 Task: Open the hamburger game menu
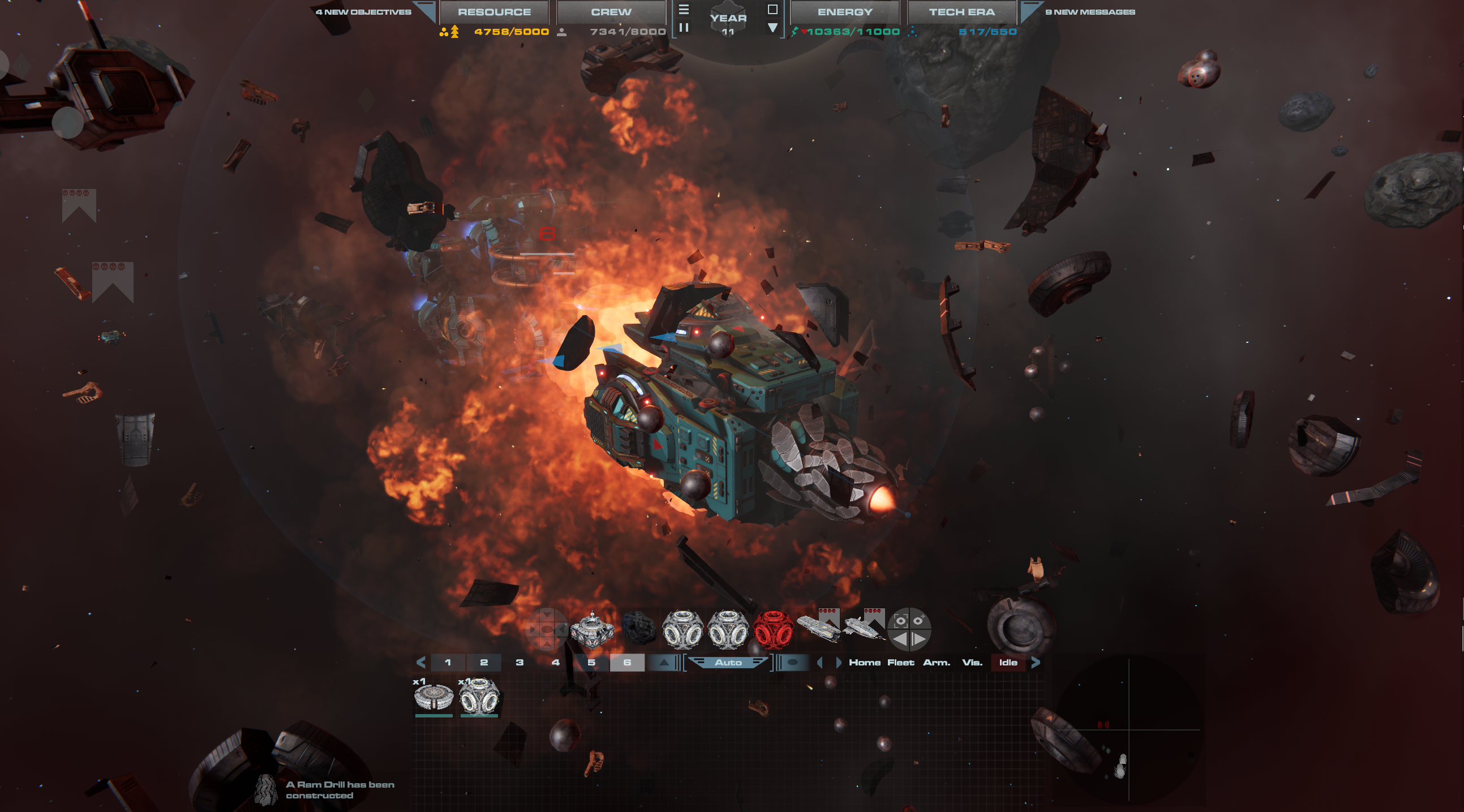tap(684, 10)
